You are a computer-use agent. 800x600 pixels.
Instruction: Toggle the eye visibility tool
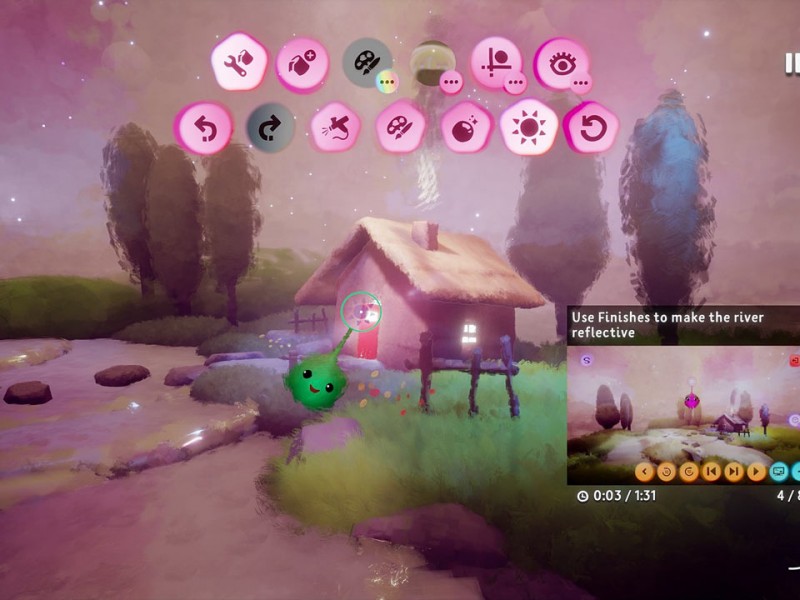[560, 62]
